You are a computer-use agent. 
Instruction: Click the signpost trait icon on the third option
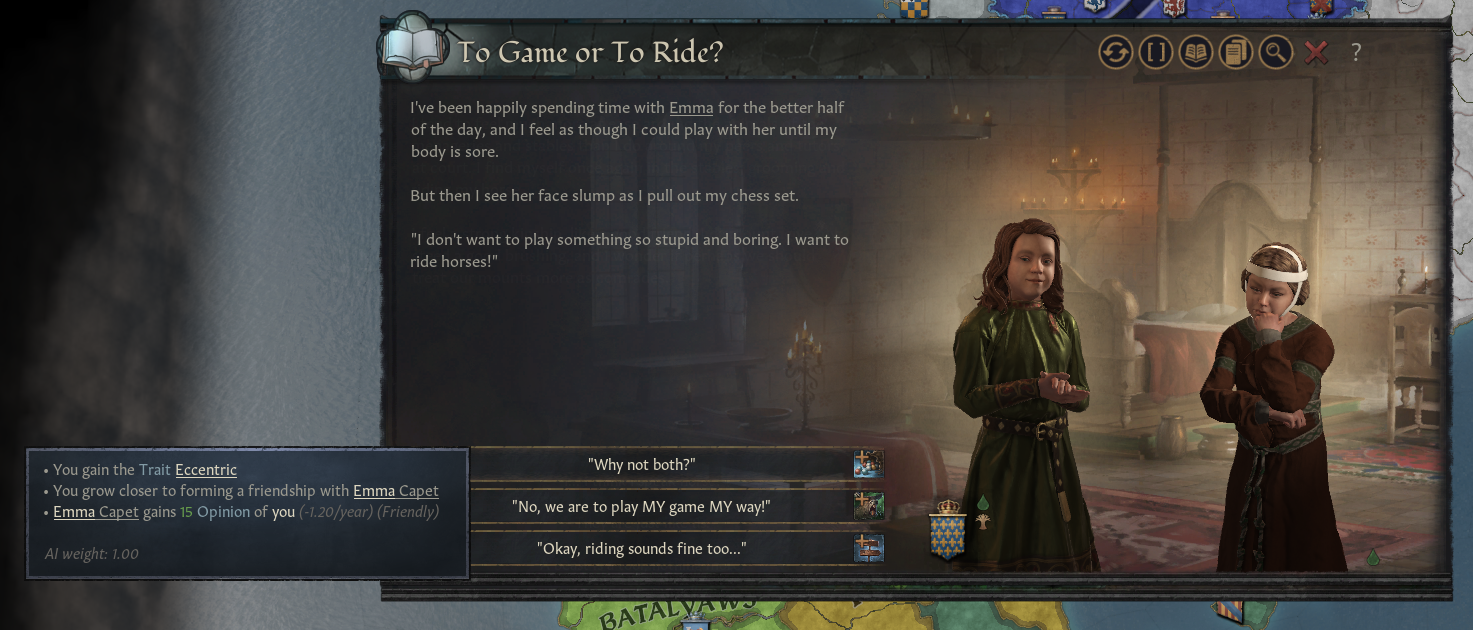coord(868,548)
